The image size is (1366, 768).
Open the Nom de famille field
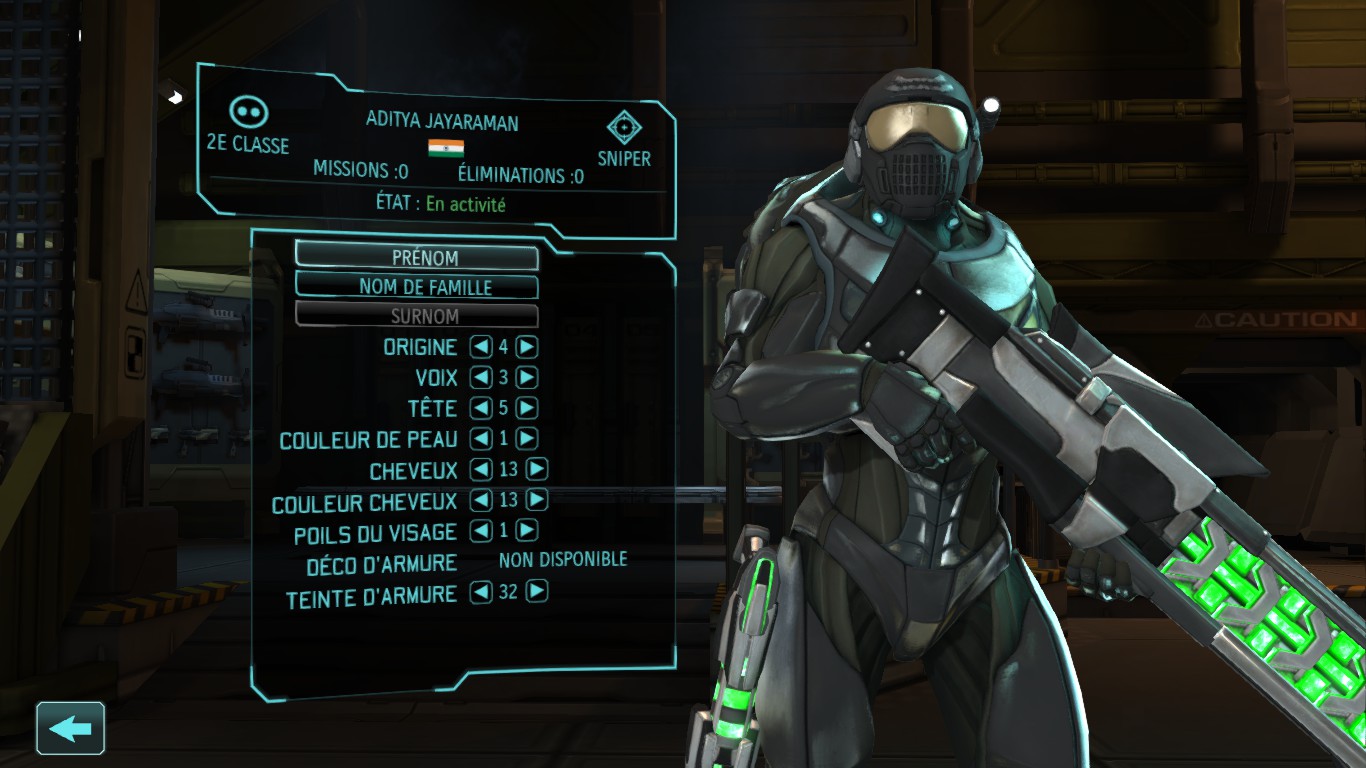pos(416,287)
